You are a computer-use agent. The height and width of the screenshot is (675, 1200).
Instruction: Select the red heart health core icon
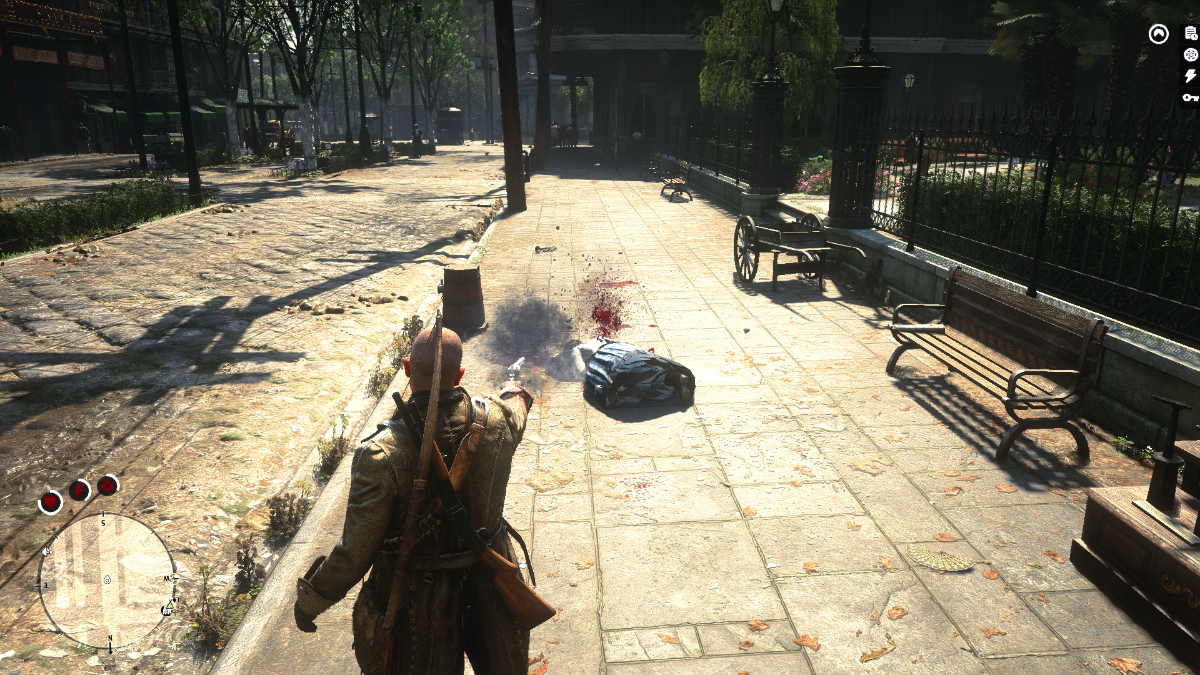[50, 502]
